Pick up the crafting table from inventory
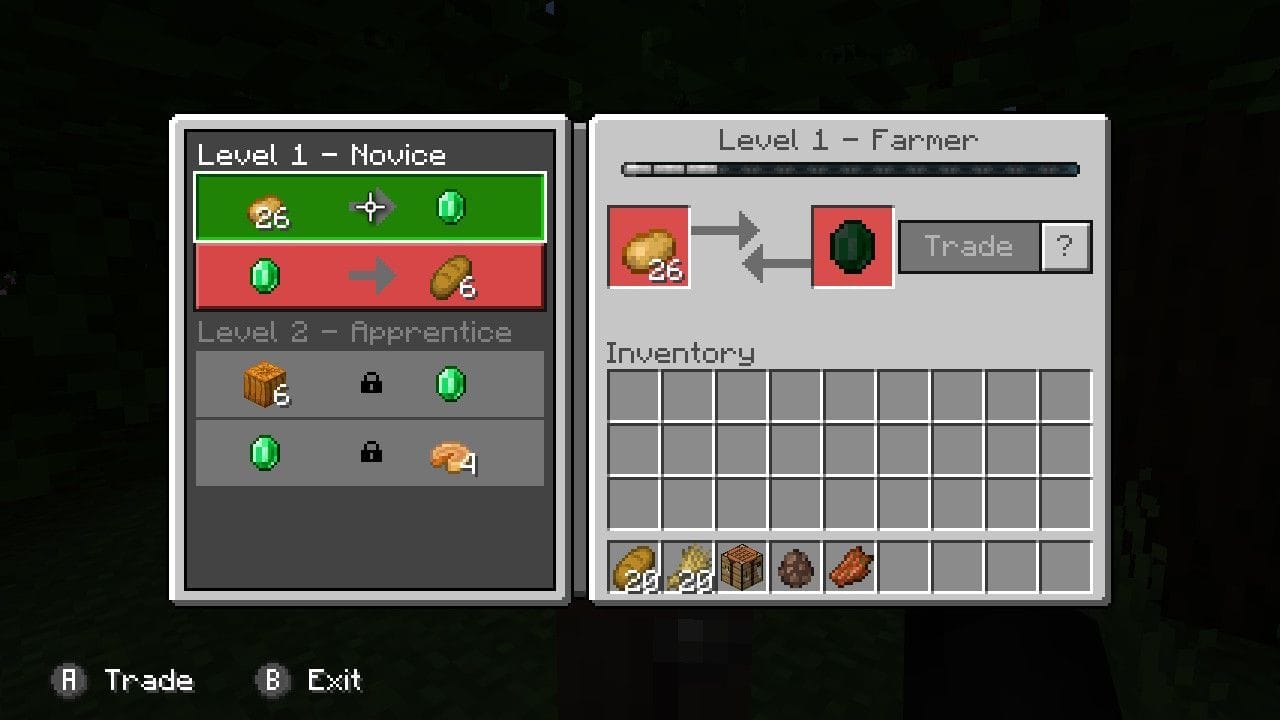 tap(742, 567)
